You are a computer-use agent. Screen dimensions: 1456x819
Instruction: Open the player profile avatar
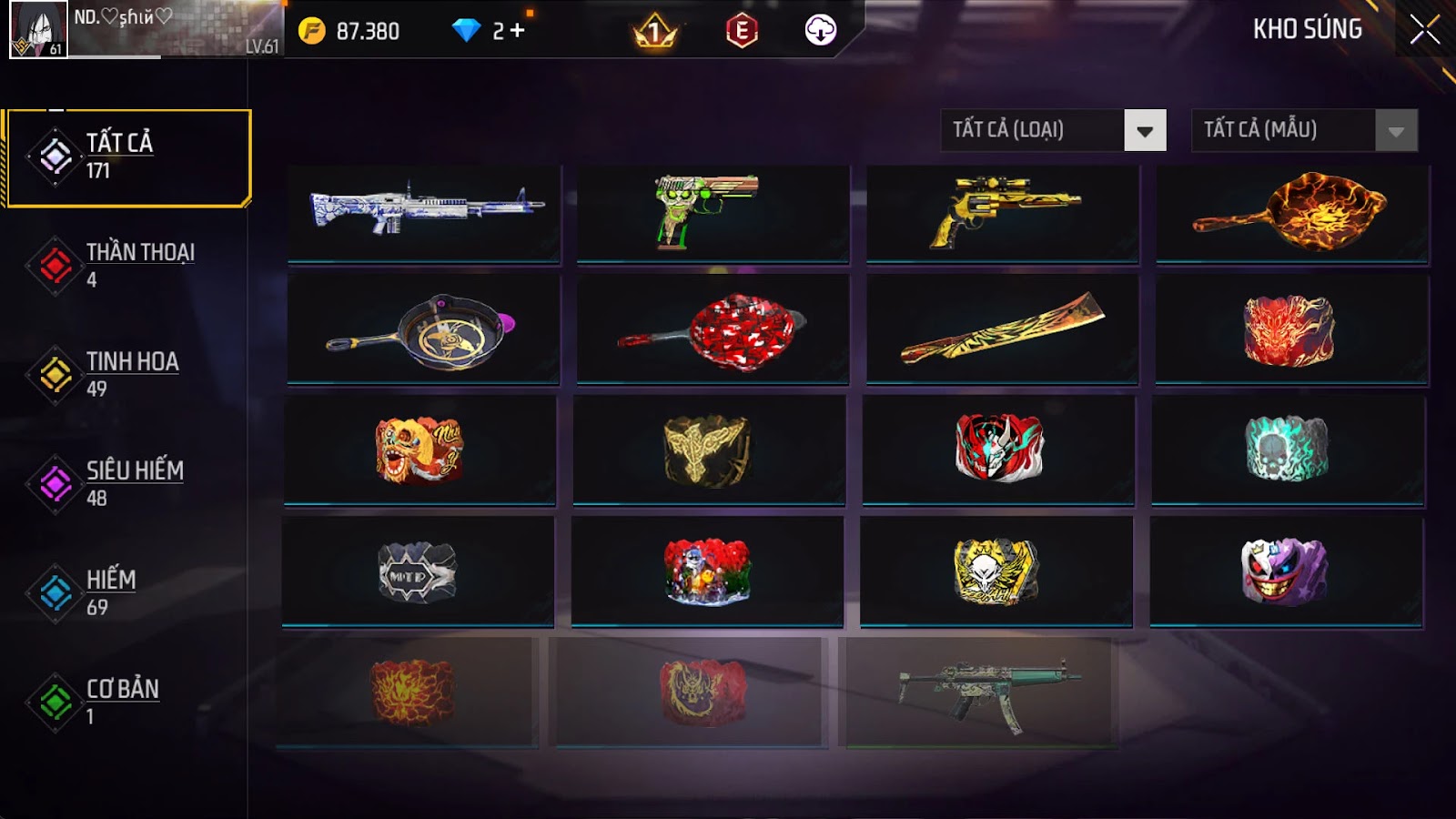[x=38, y=29]
